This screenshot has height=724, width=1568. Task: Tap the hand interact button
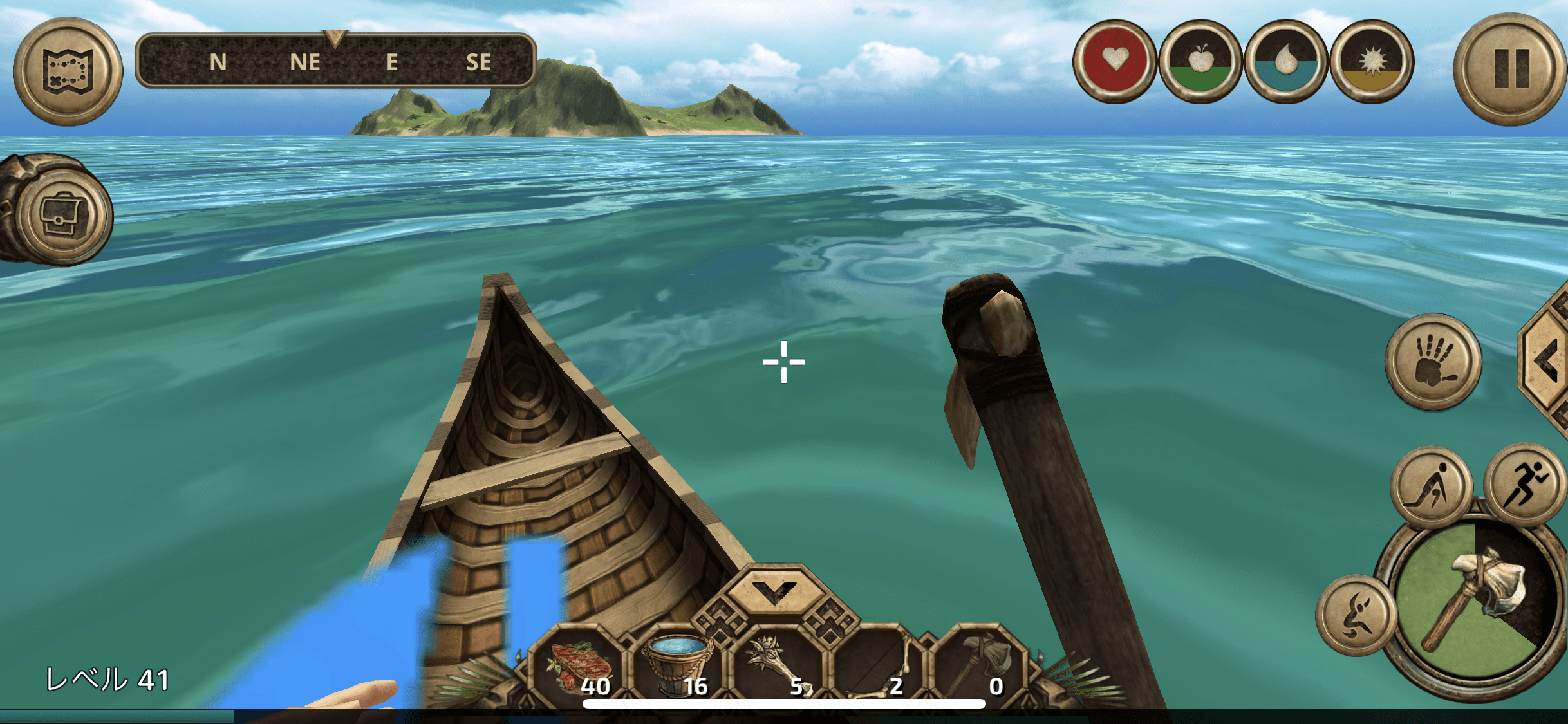click(x=1433, y=362)
